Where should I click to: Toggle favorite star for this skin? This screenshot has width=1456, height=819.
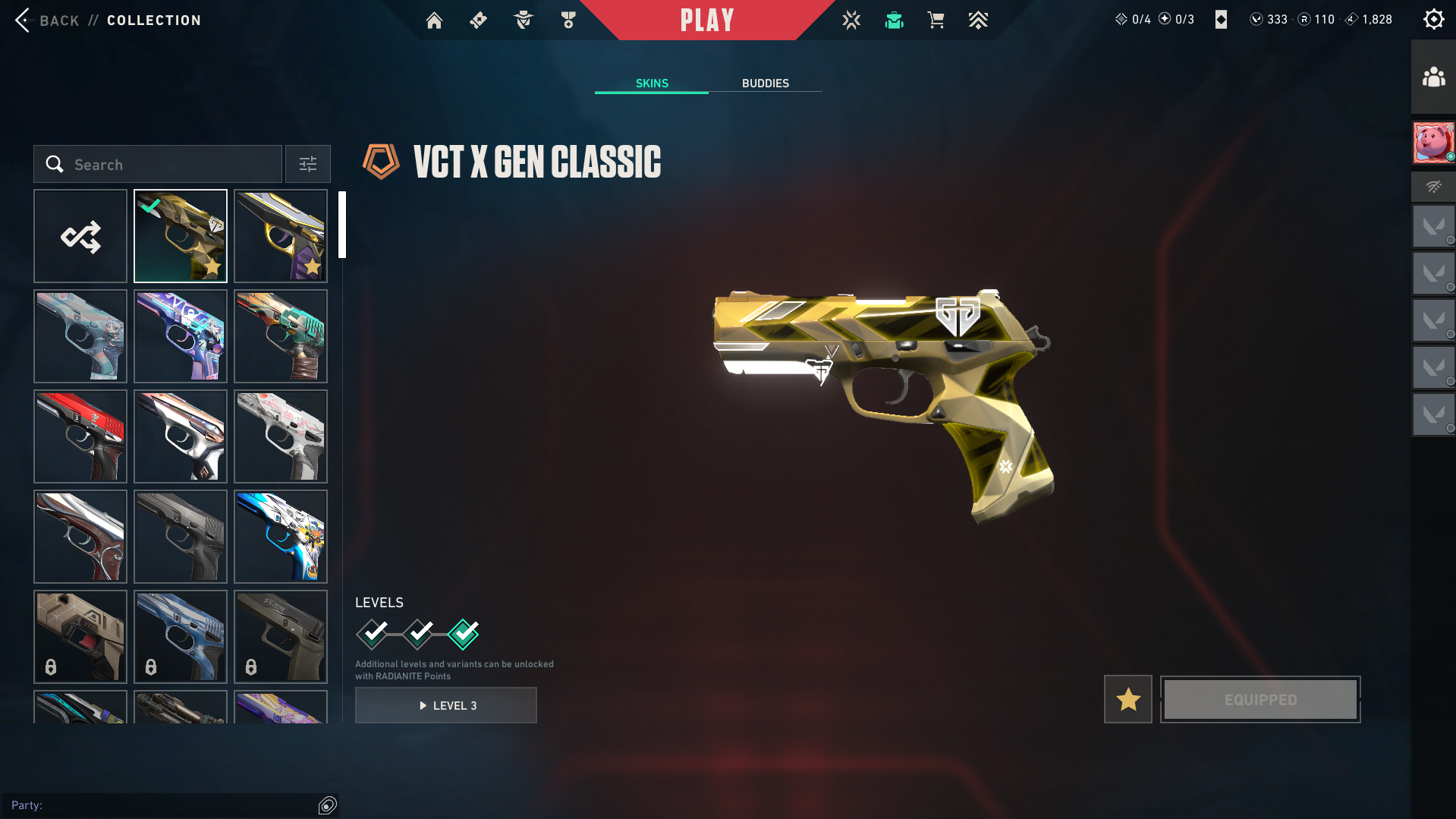tap(1128, 700)
